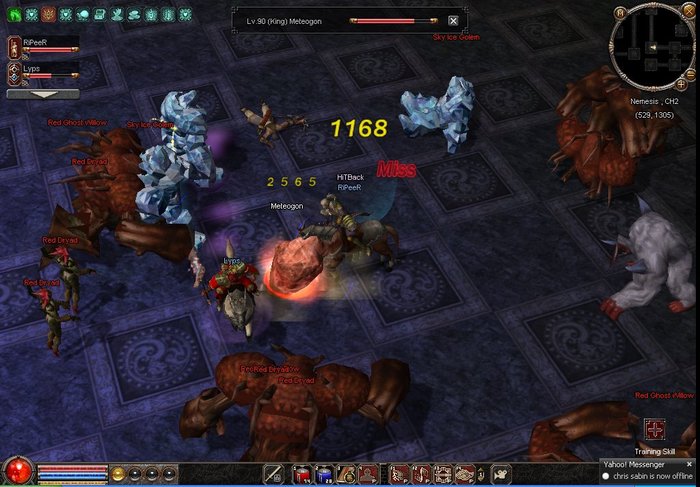The height and width of the screenshot is (487, 700).
Task: Open the Training Skill icon
Action: coord(654,429)
